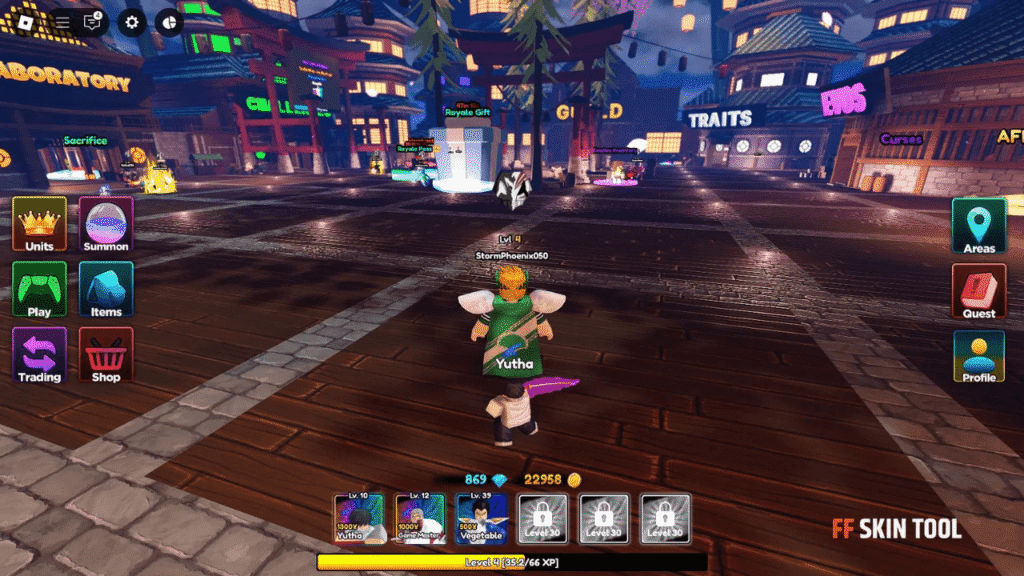Open the Areas teleport menu
The image size is (1024, 576).
click(979, 225)
